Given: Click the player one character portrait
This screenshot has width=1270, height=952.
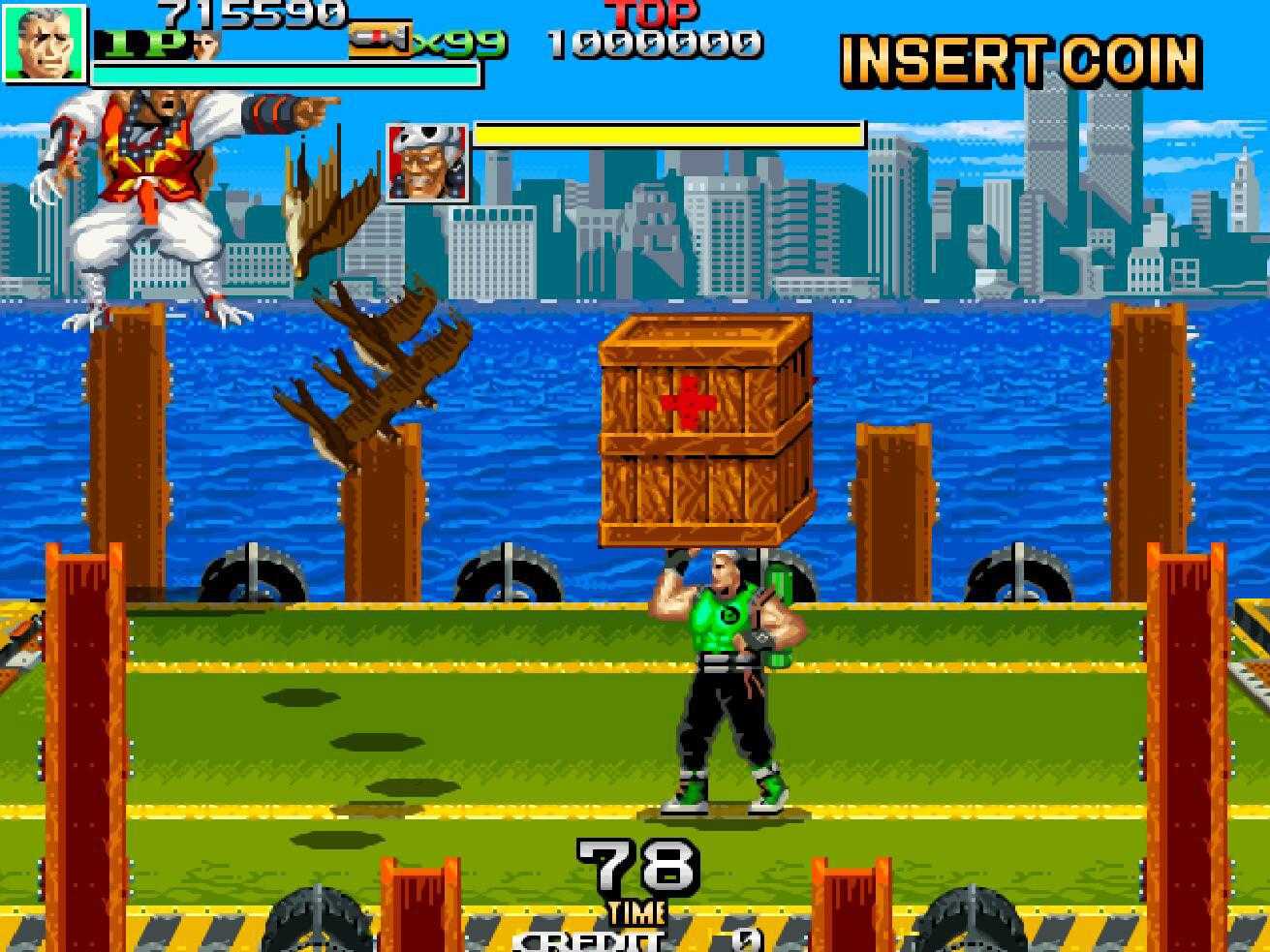Looking at the screenshot, I should tap(45, 43).
